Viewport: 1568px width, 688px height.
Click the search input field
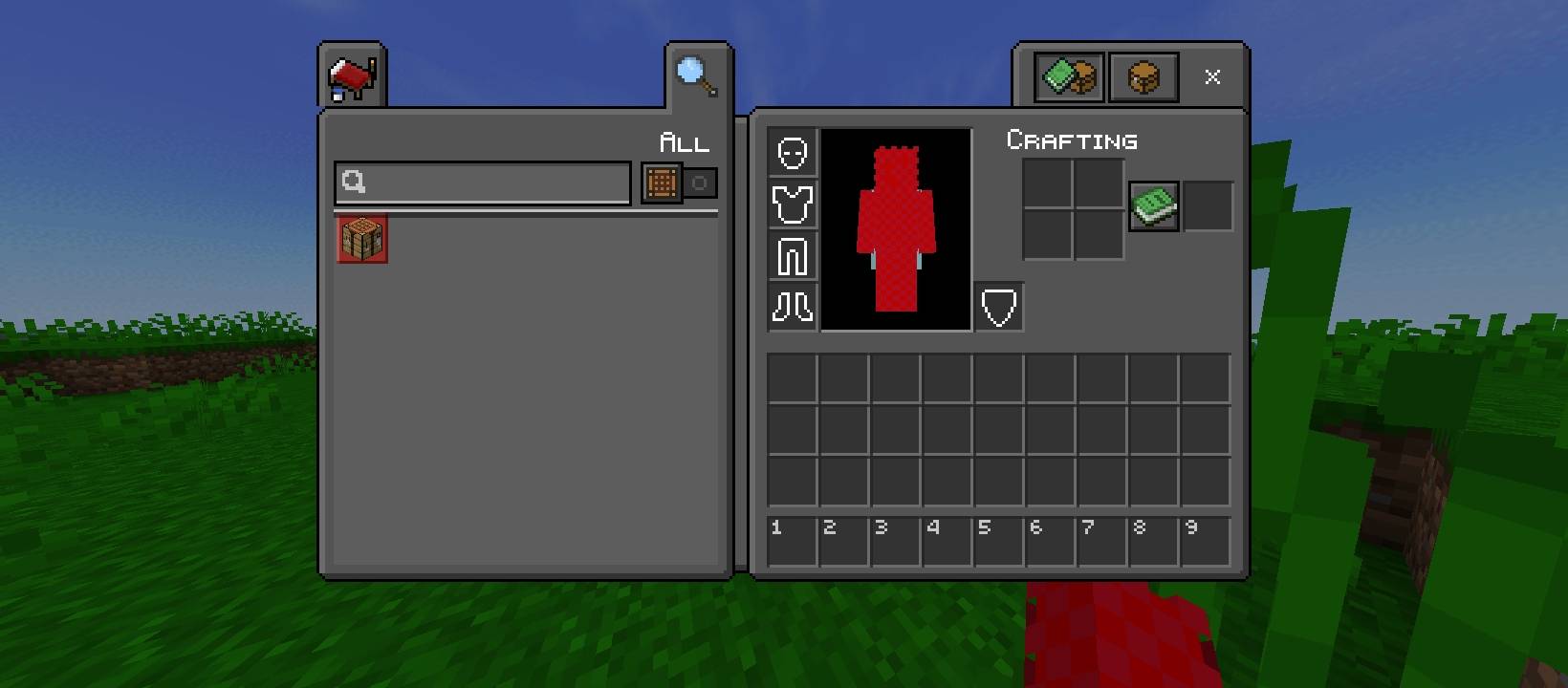(x=481, y=183)
